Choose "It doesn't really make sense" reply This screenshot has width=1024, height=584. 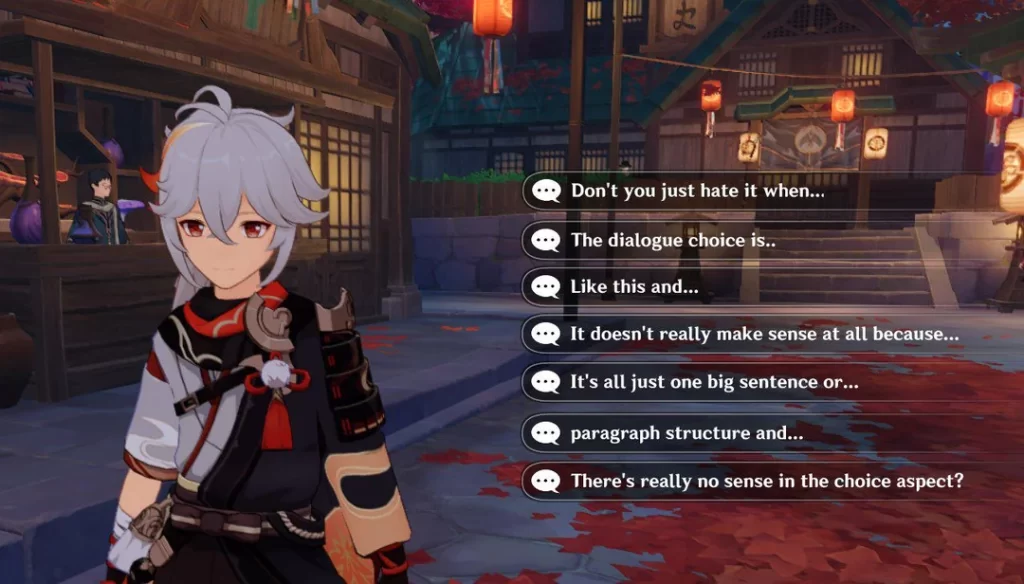[x=764, y=335]
